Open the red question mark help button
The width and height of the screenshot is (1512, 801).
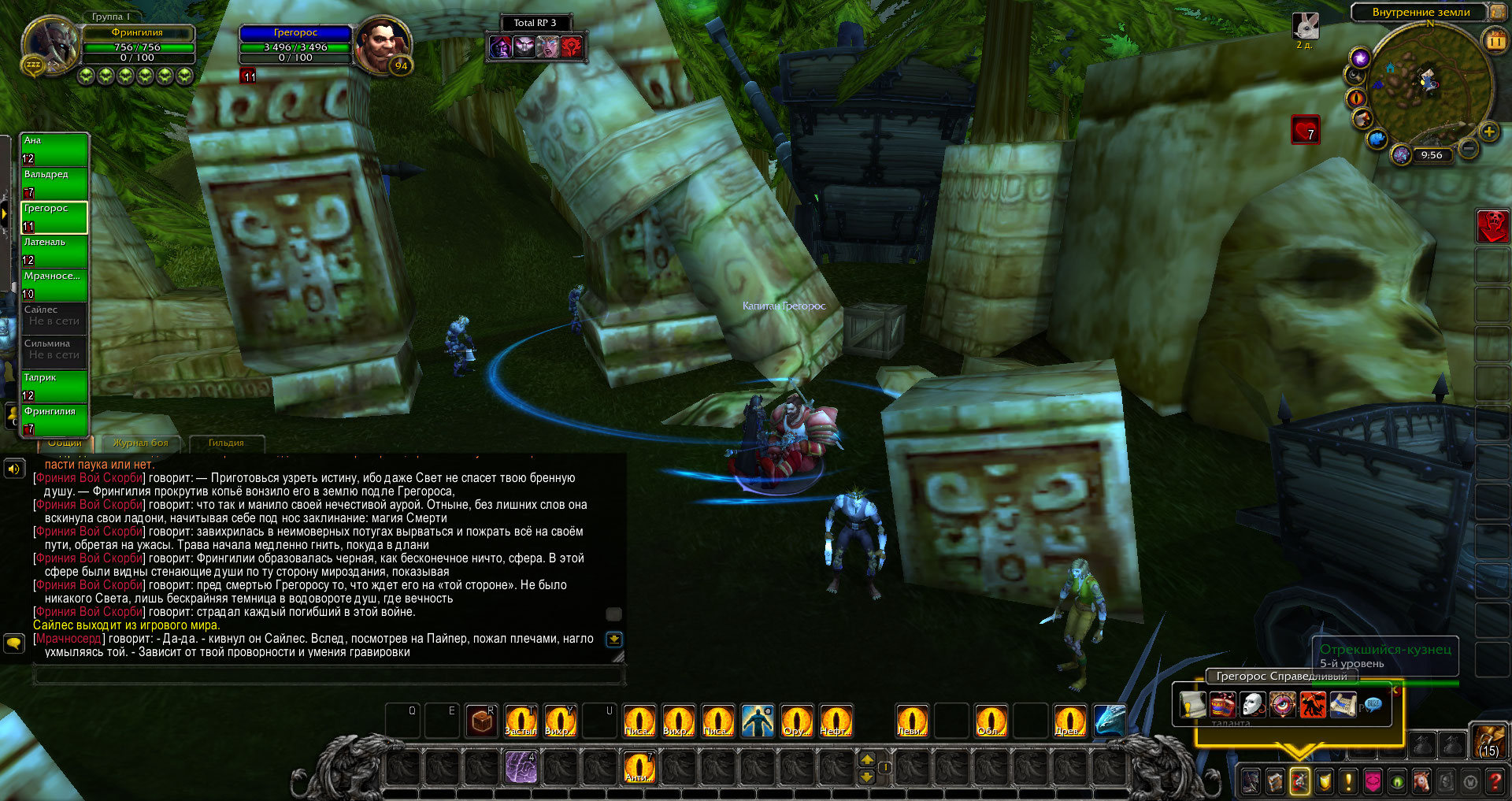pos(1495,781)
